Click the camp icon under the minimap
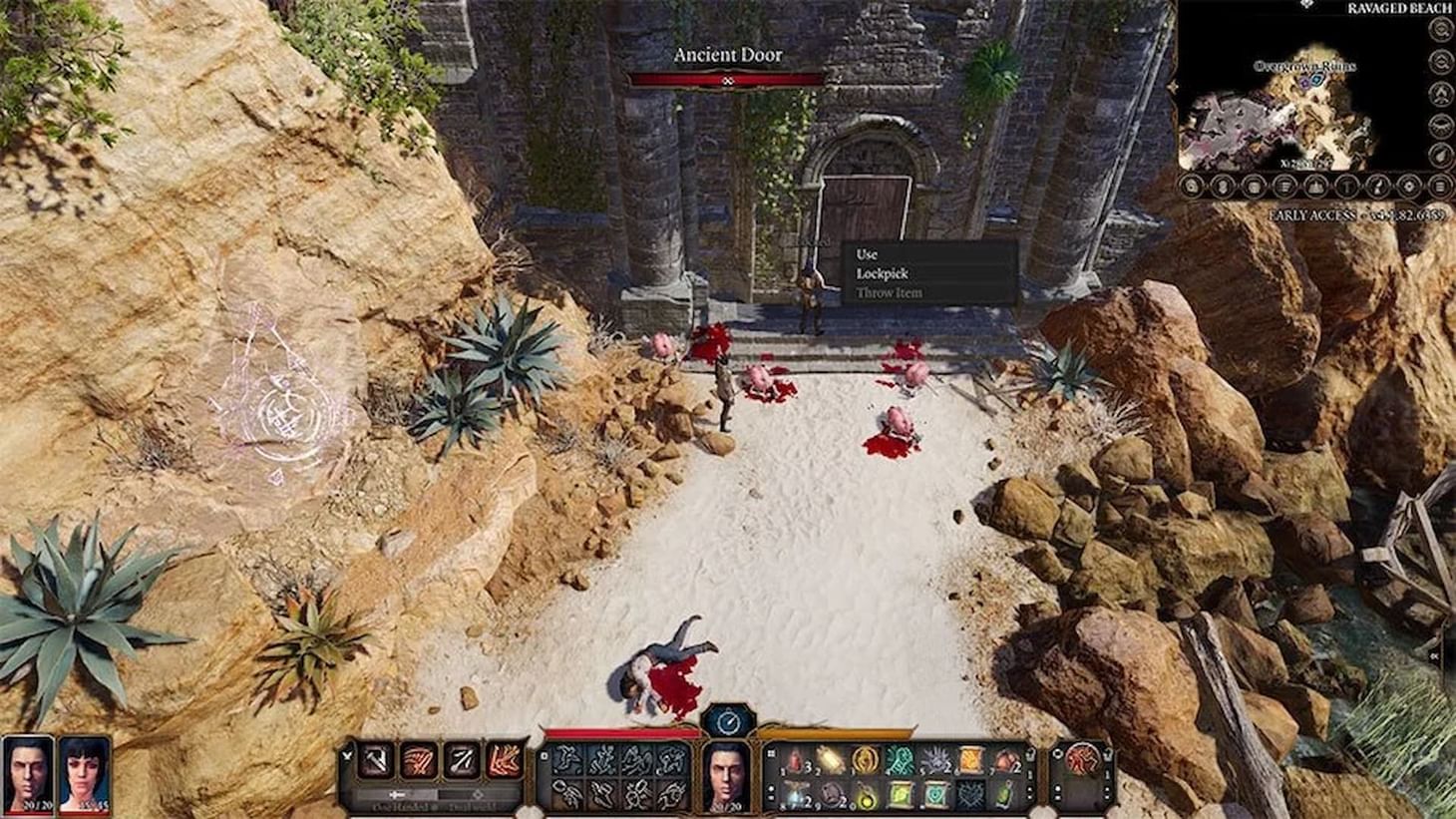 point(1314,185)
